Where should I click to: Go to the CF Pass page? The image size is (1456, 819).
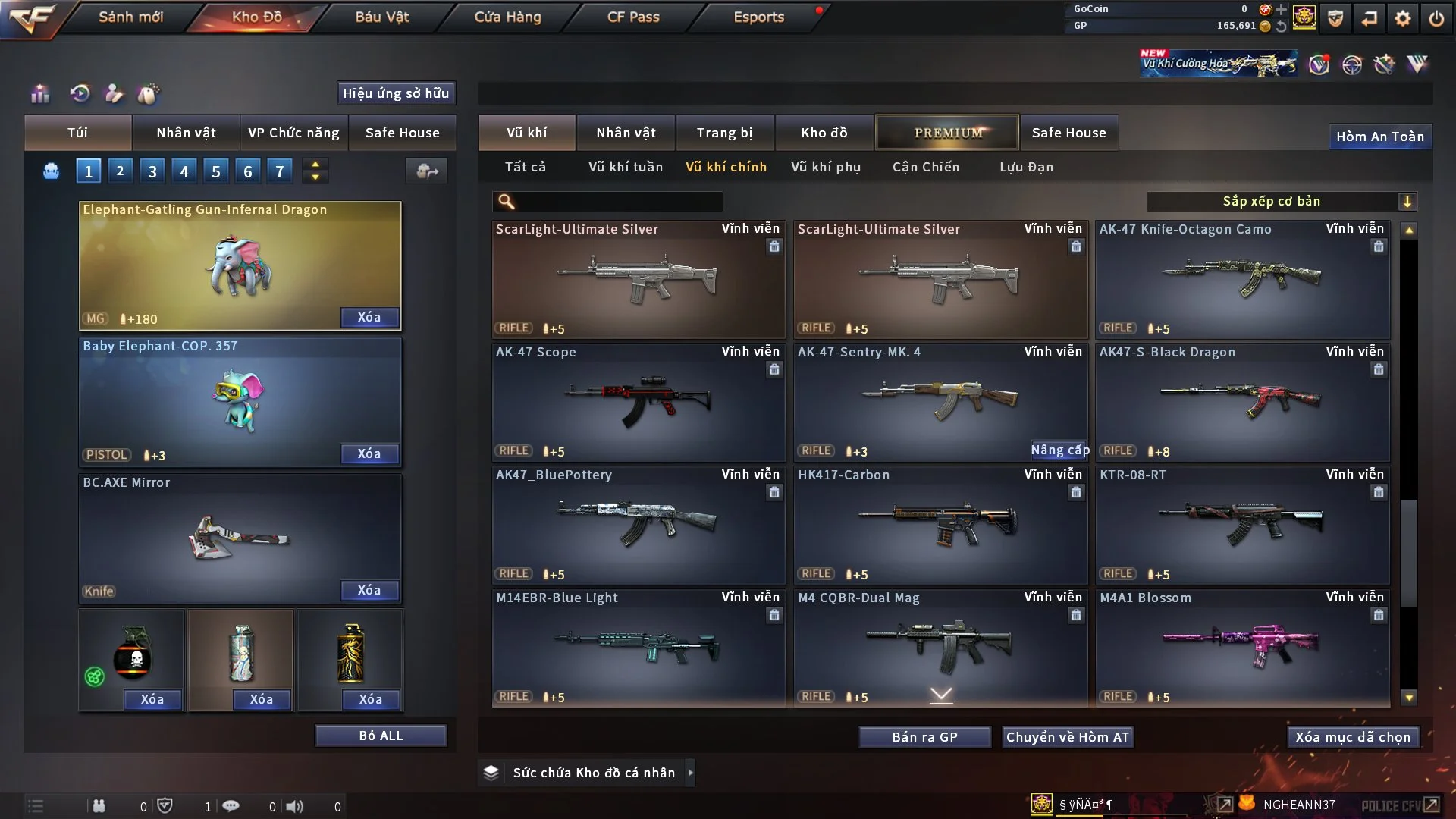633,17
